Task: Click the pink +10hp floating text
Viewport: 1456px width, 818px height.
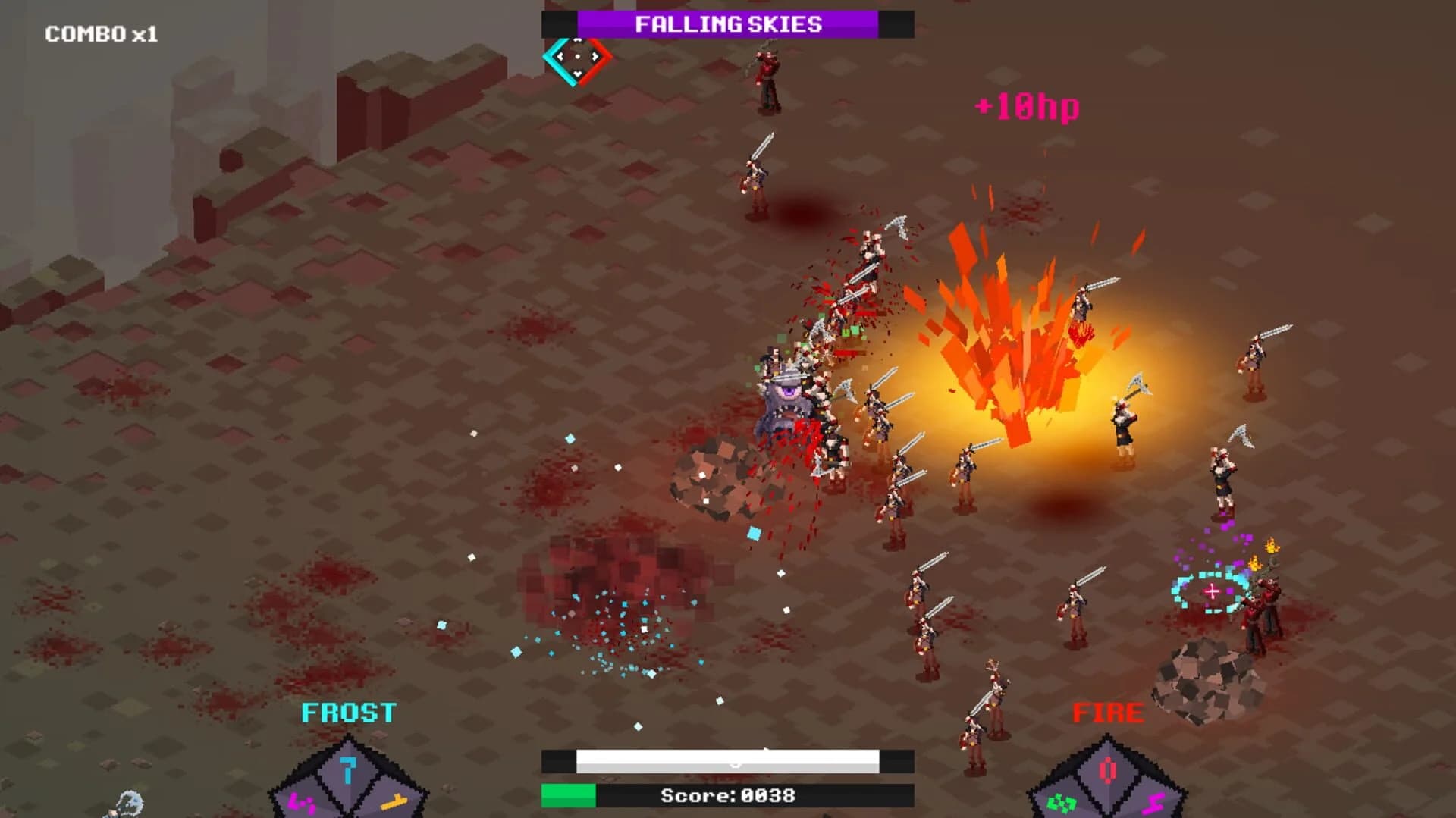Action: 1028,106
